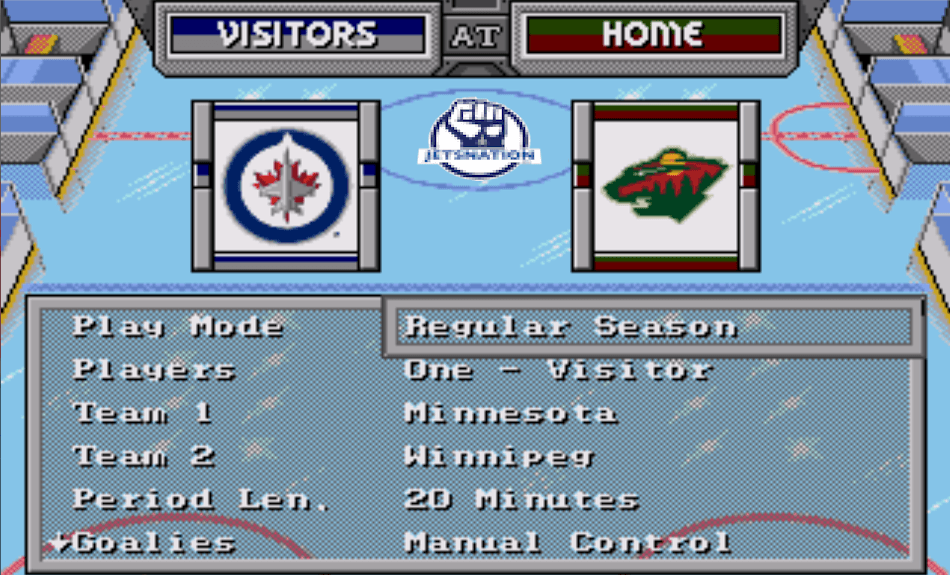Open the Players option
The image size is (950, 575).
tap(154, 370)
